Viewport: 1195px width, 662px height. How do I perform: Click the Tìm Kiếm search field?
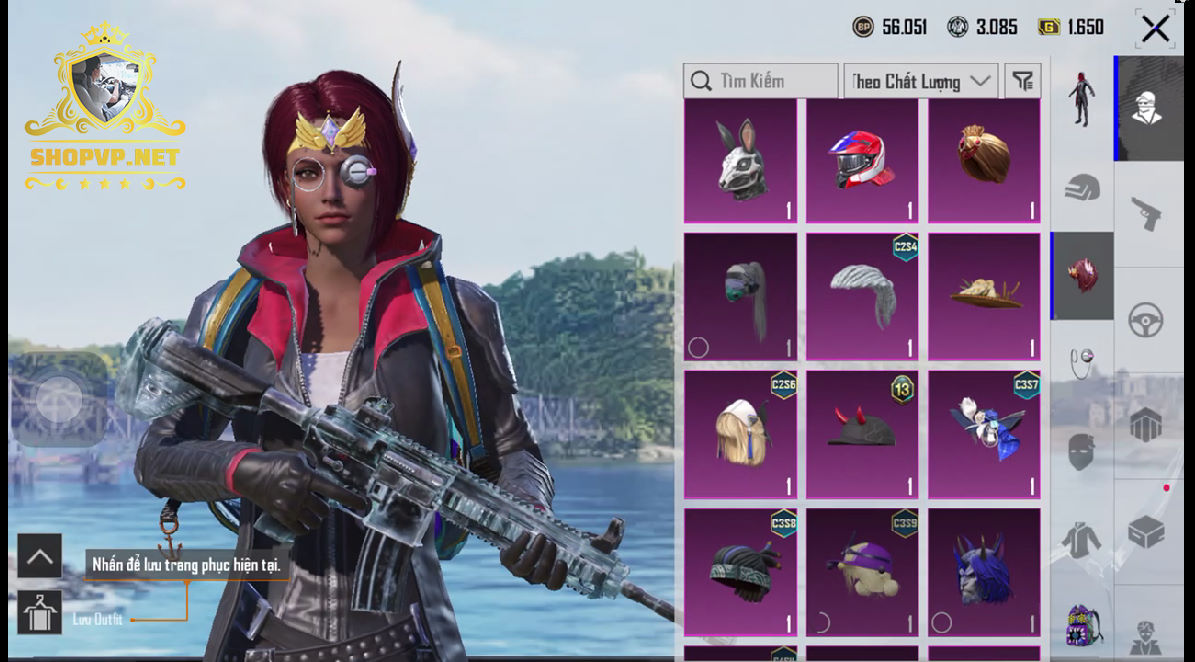pyautogui.click(x=760, y=81)
